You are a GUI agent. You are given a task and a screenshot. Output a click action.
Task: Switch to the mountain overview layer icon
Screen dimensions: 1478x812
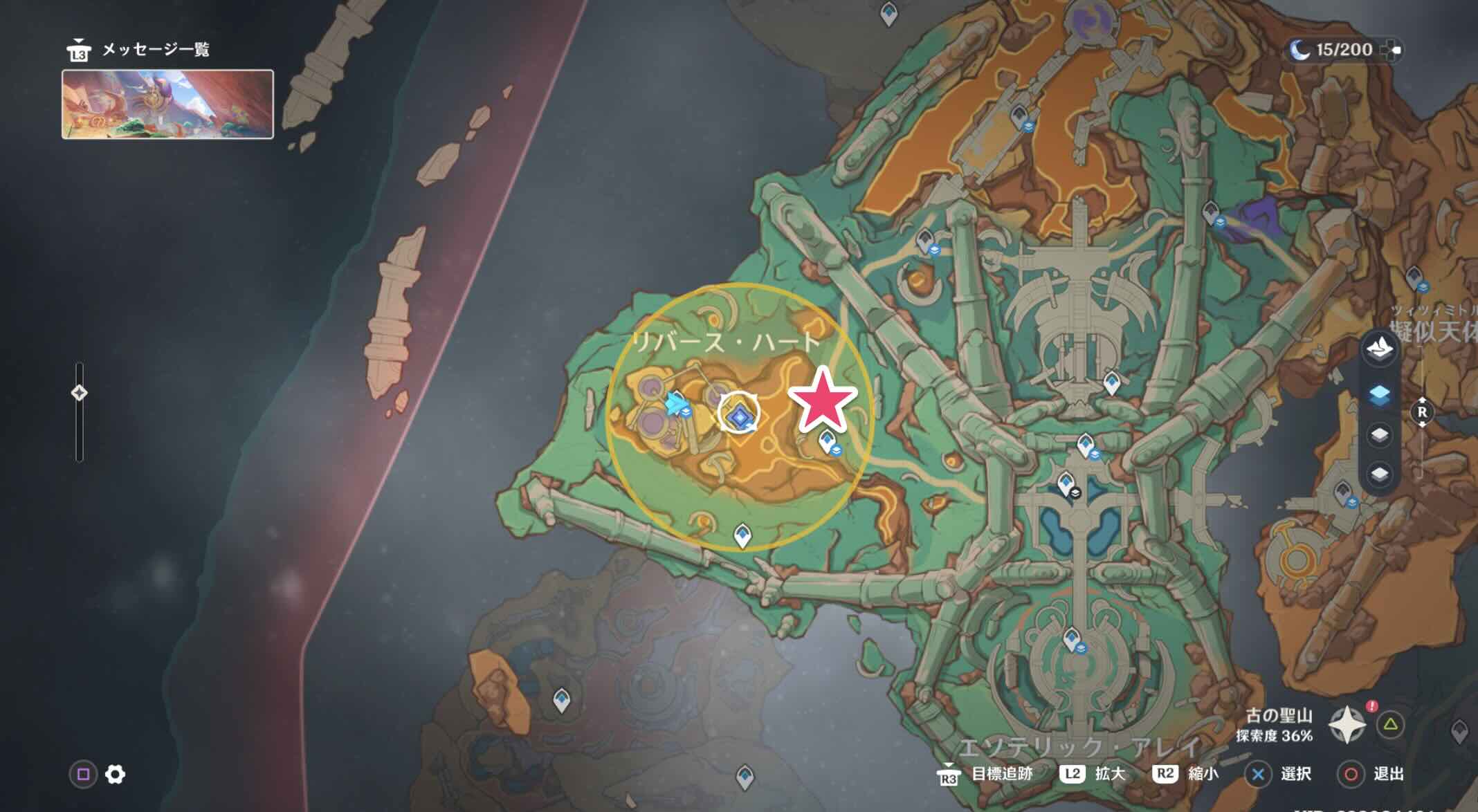pos(1379,349)
